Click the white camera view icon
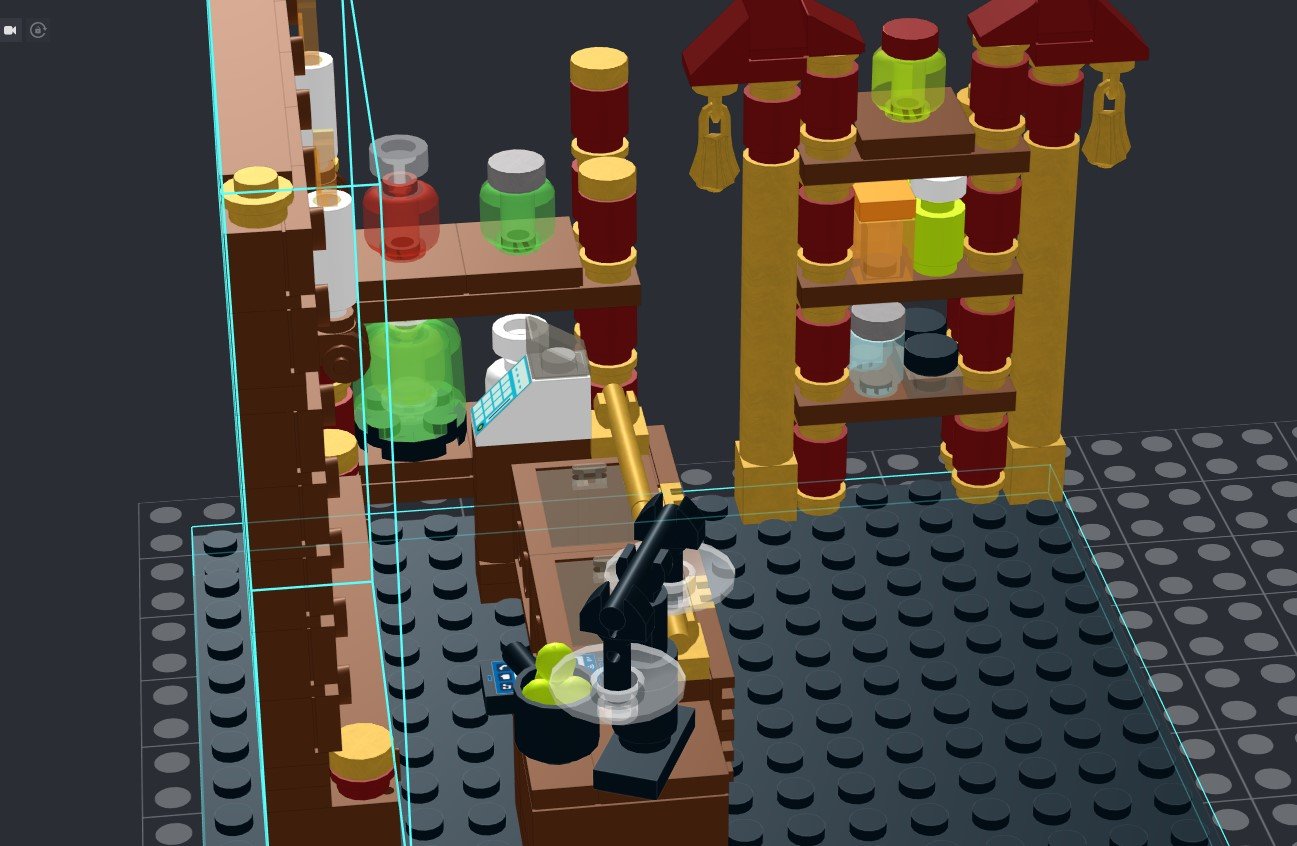The width and height of the screenshot is (1297, 846). tap(11, 30)
